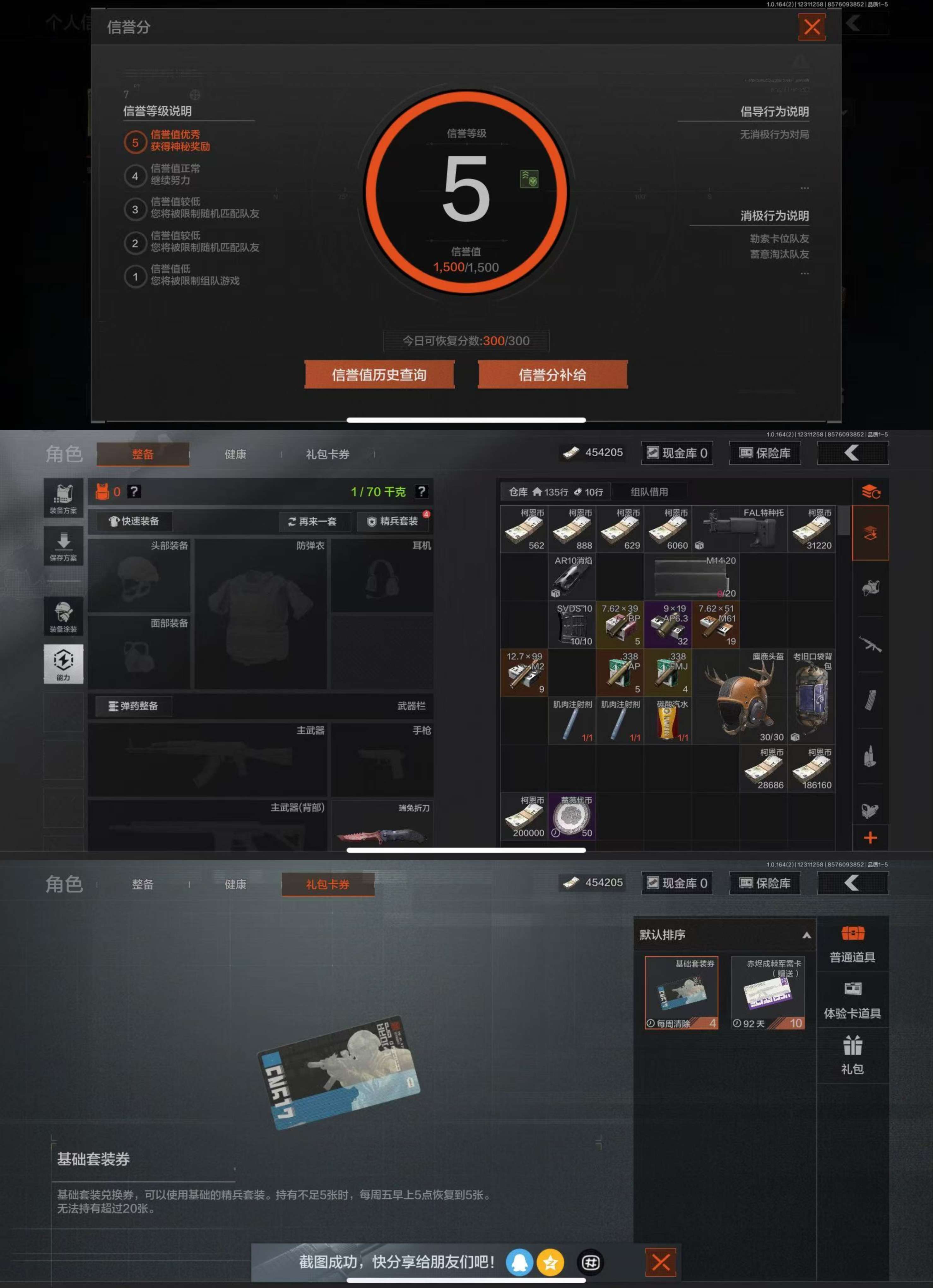Select the FAL特种托 stock item
Image resolution: width=933 pixels, height=1288 pixels.
pos(739,529)
